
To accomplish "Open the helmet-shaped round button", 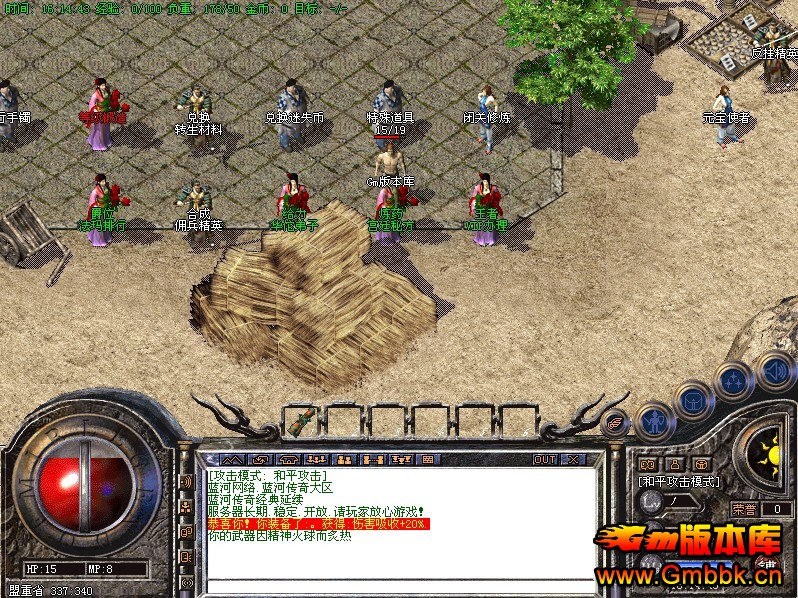I will pyautogui.click(x=692, y=400).
